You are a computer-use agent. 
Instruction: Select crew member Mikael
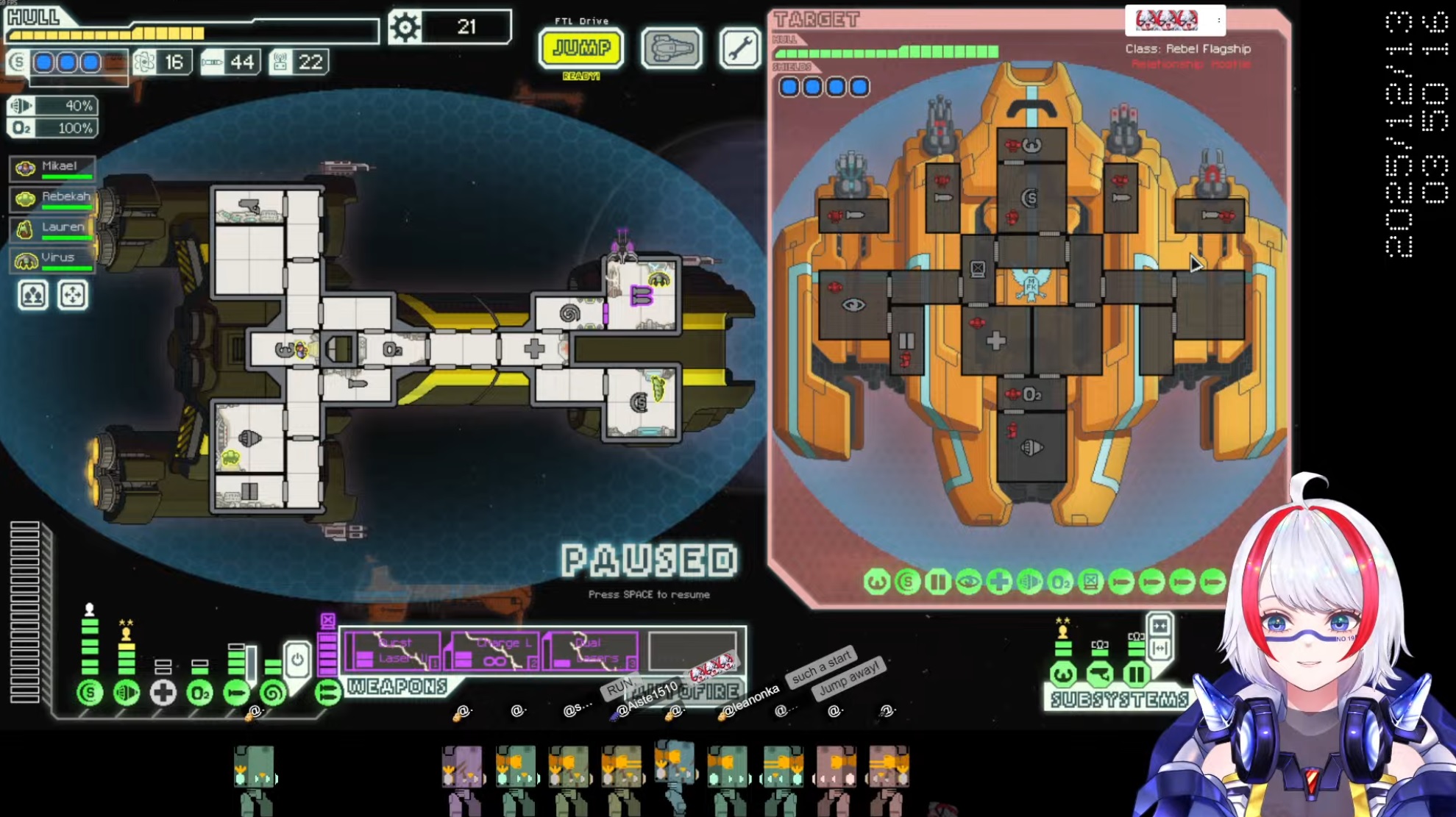tap(53, 168)
